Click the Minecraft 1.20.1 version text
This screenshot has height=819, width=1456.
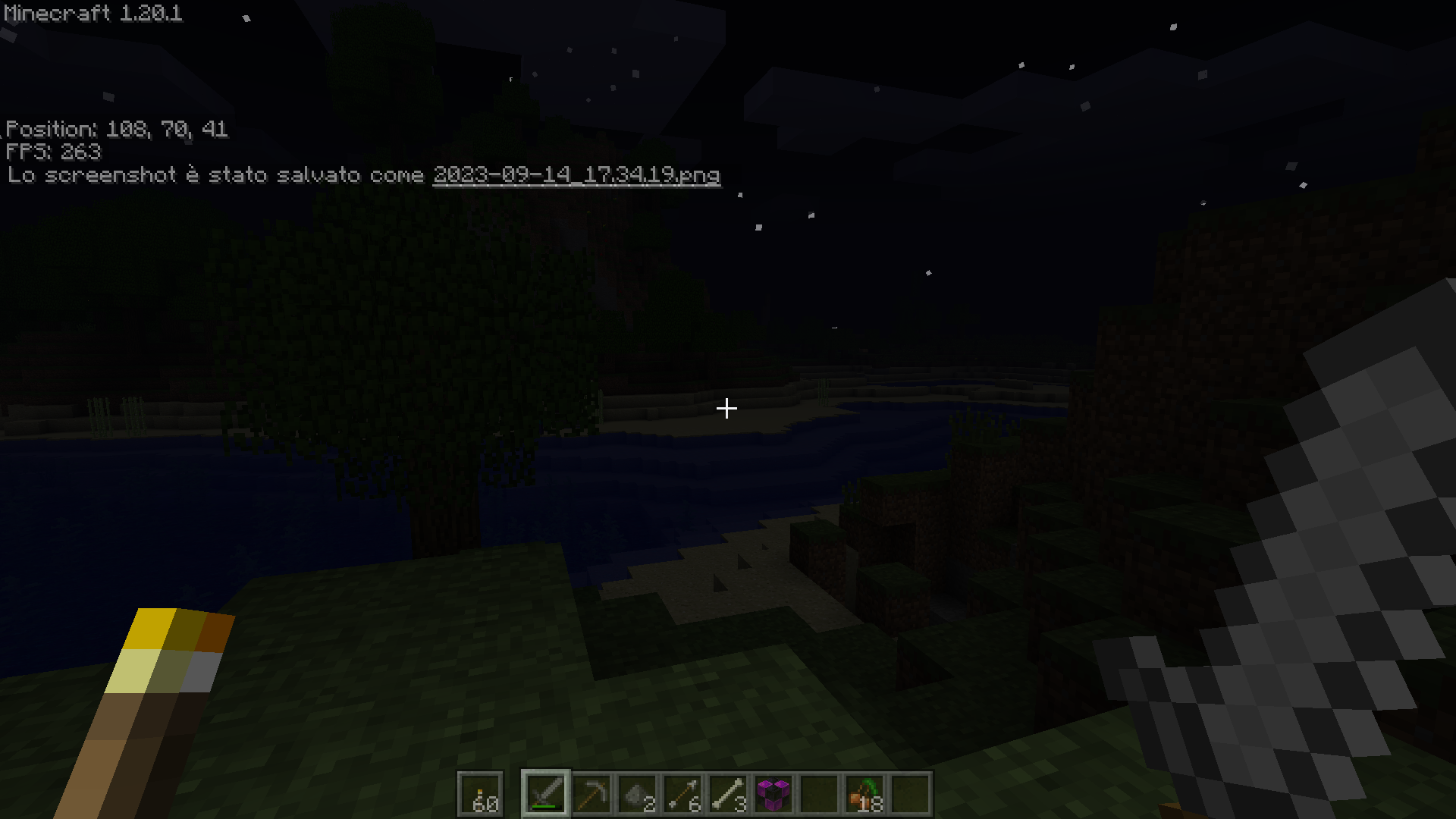(91, 13)
